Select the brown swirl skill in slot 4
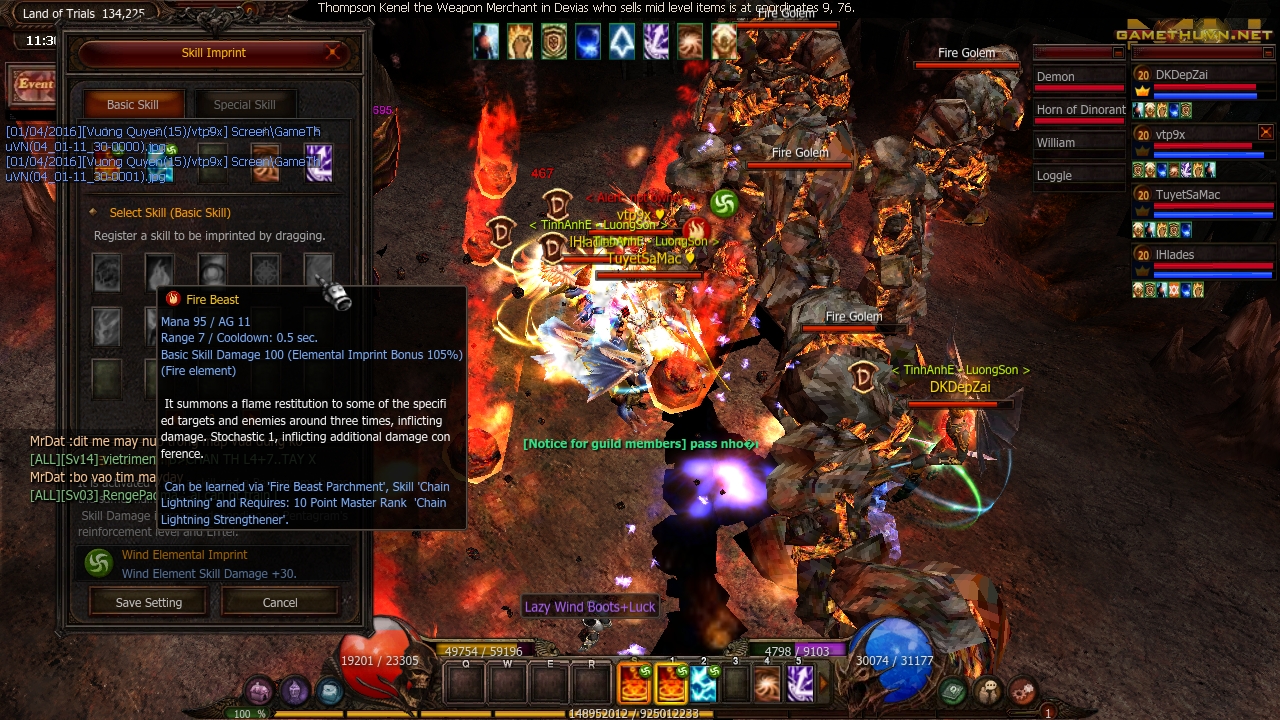Image resolution: width=1280 pixels, height=720 pixels. tap(766, 684)
